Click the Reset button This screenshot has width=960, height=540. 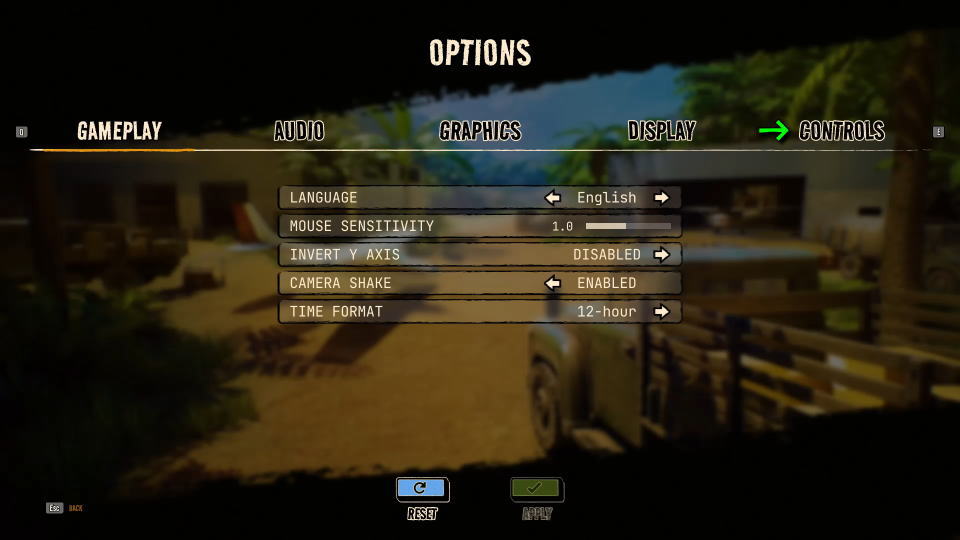click(422, 489)
